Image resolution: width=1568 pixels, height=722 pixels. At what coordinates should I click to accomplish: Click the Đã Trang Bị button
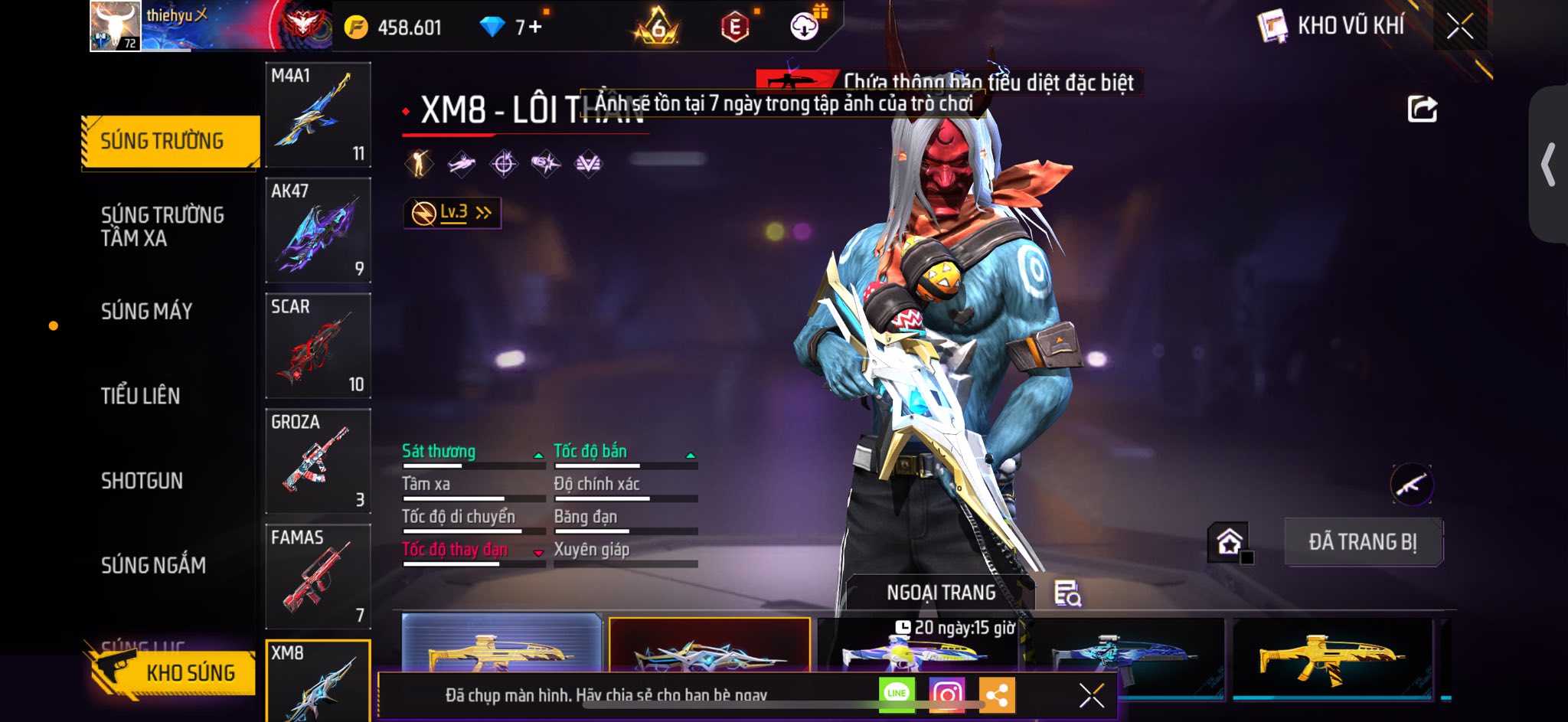pos(1363,542)
